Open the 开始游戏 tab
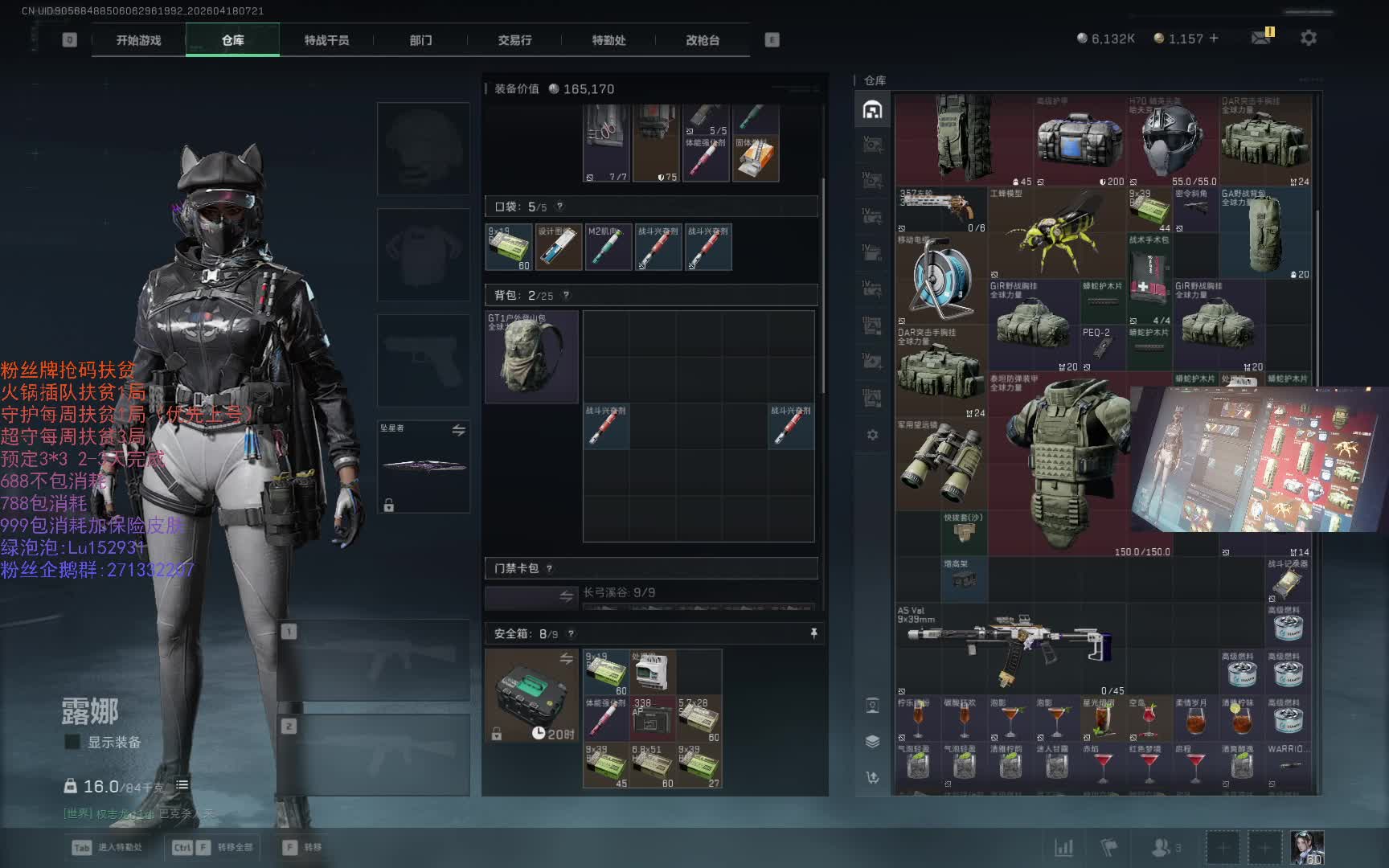Viewport: 1389px width, 868px height. (138, 40)
